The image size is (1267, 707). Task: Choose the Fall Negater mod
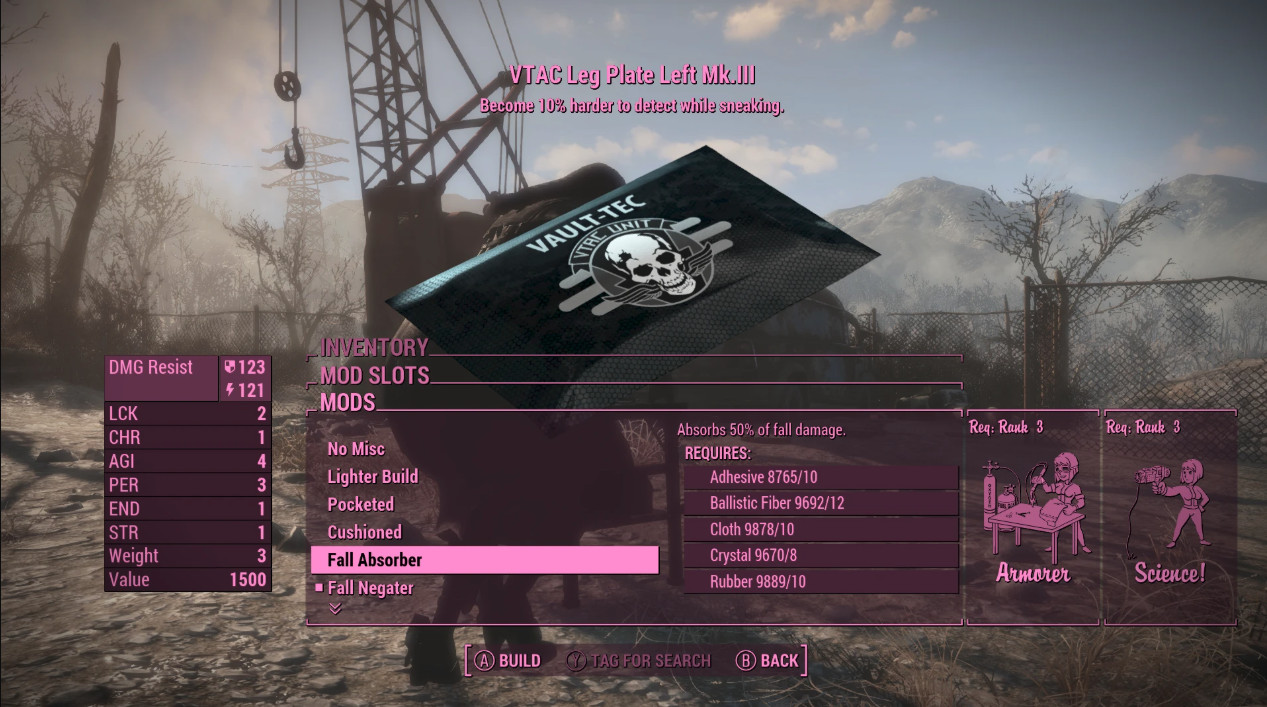[370, 588]
